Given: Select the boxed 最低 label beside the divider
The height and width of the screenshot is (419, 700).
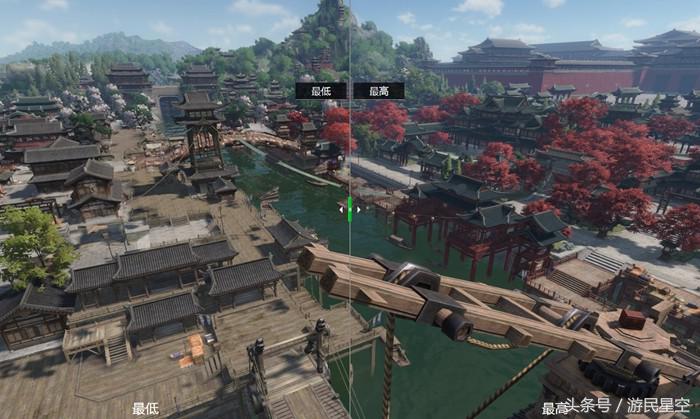Looking at the screenshot, I should tap(321, 91).
